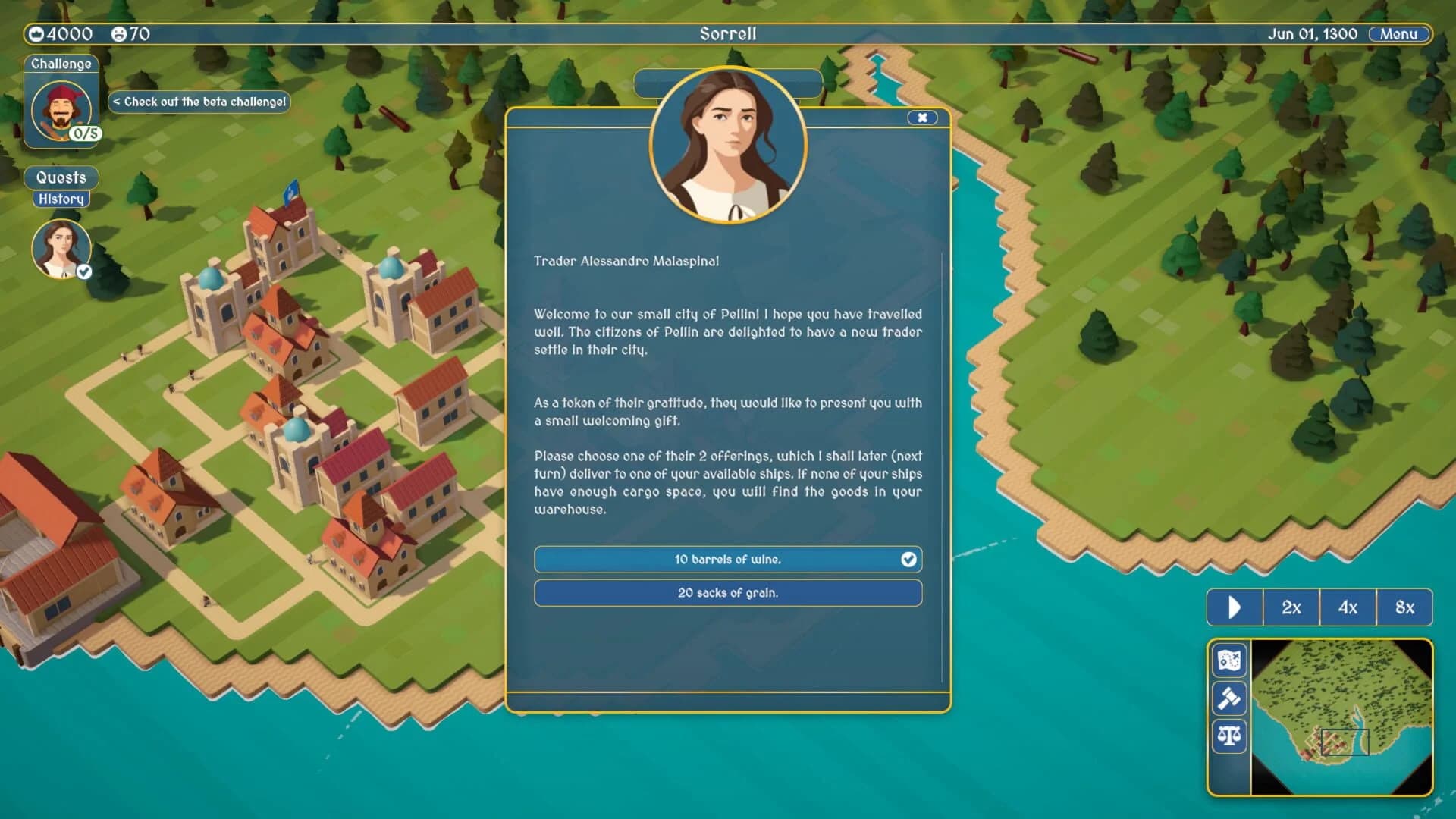Open the trade scales panel near the minimap
The image size is (1456, 819).
click(x=1230, y=736)
